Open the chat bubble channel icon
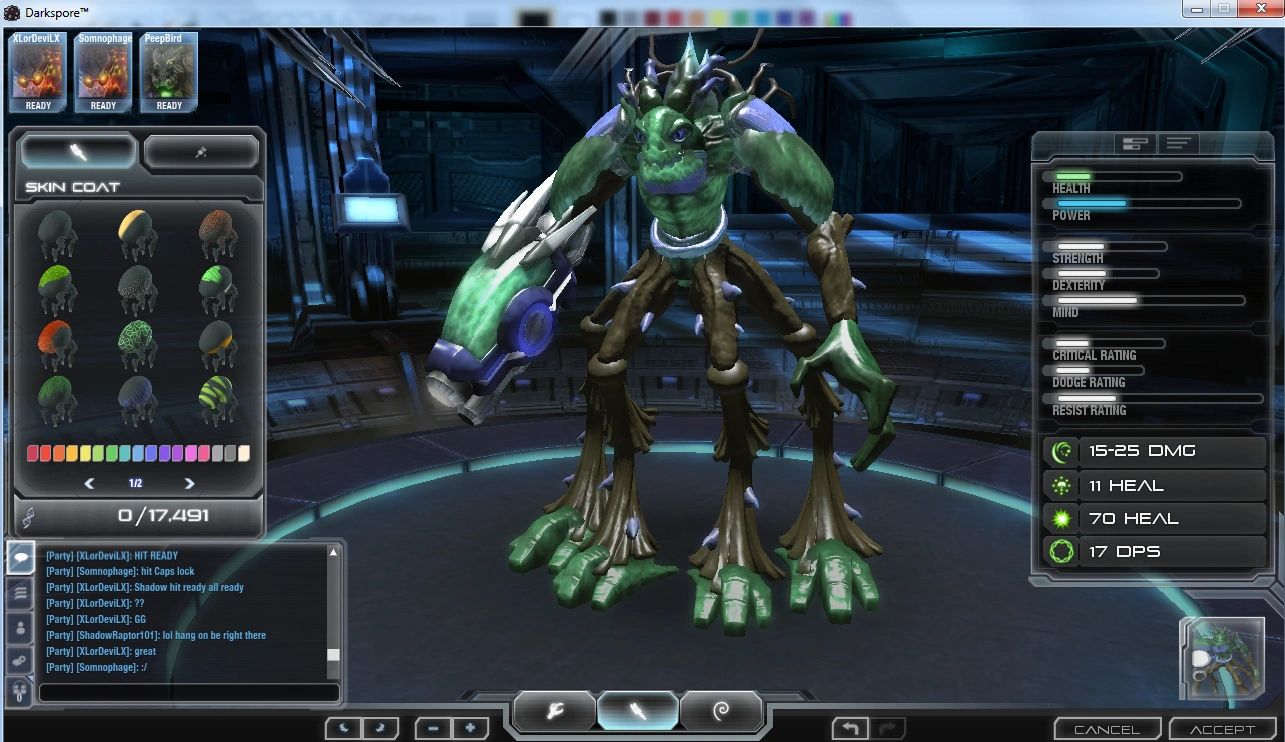 (20, 558)
